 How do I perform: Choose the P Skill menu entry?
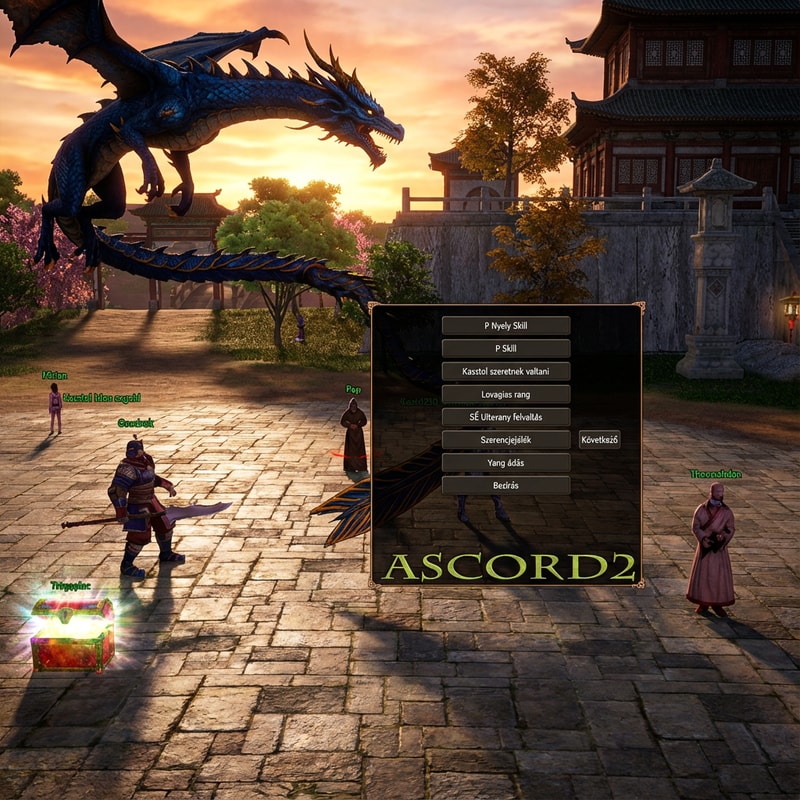point(506,348)
